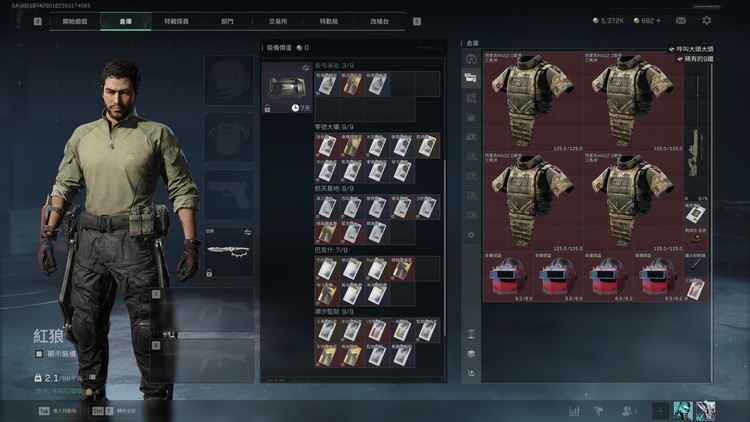Select the bottom-right tactical armor vest

pyautogui.click(x=636, y=202)
